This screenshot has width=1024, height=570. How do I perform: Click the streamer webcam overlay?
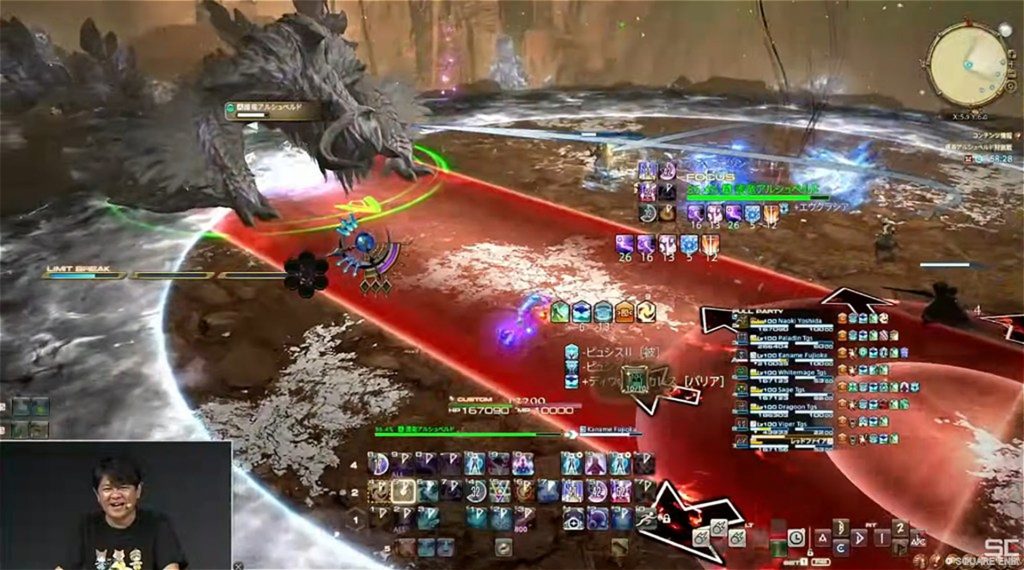point(116,505)
